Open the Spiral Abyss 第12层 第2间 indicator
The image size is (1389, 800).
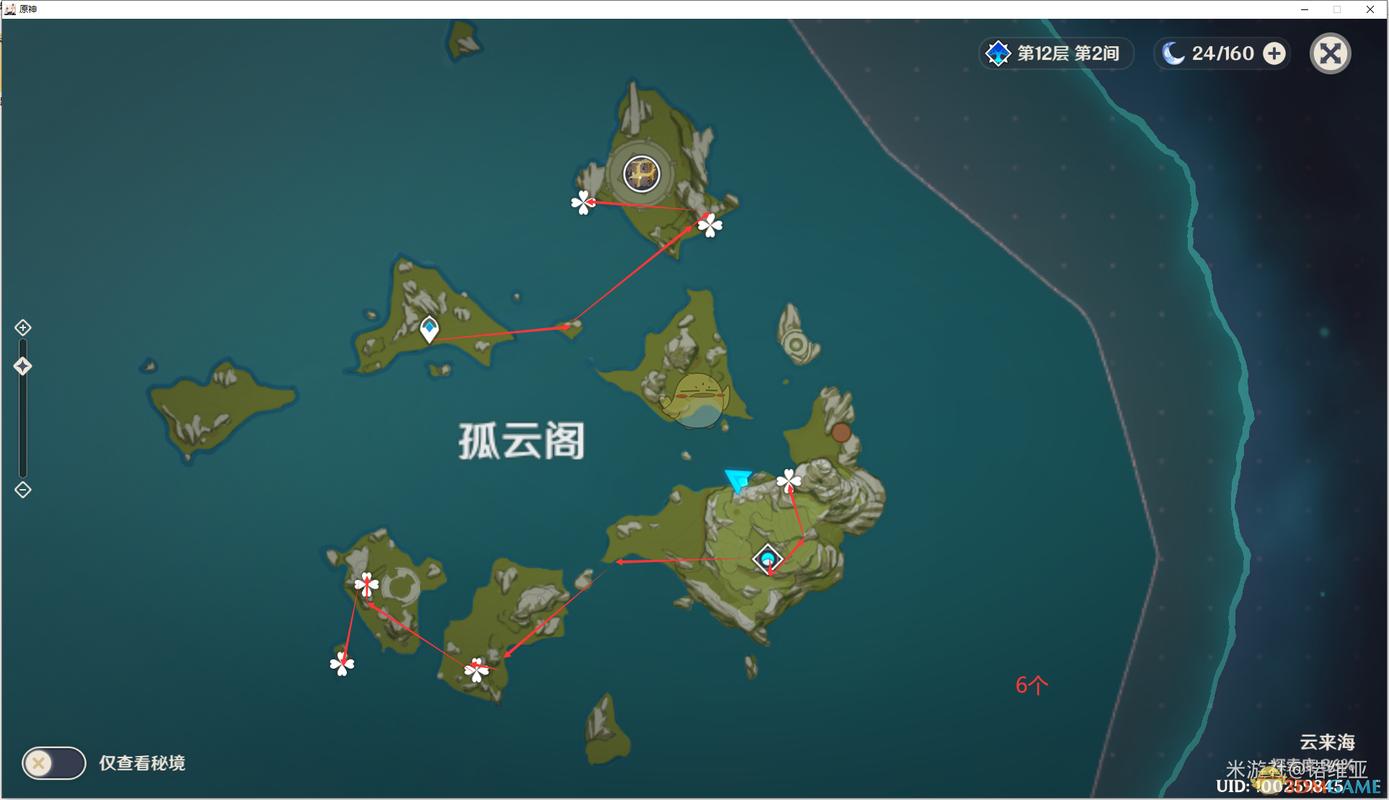(1056, 53)
